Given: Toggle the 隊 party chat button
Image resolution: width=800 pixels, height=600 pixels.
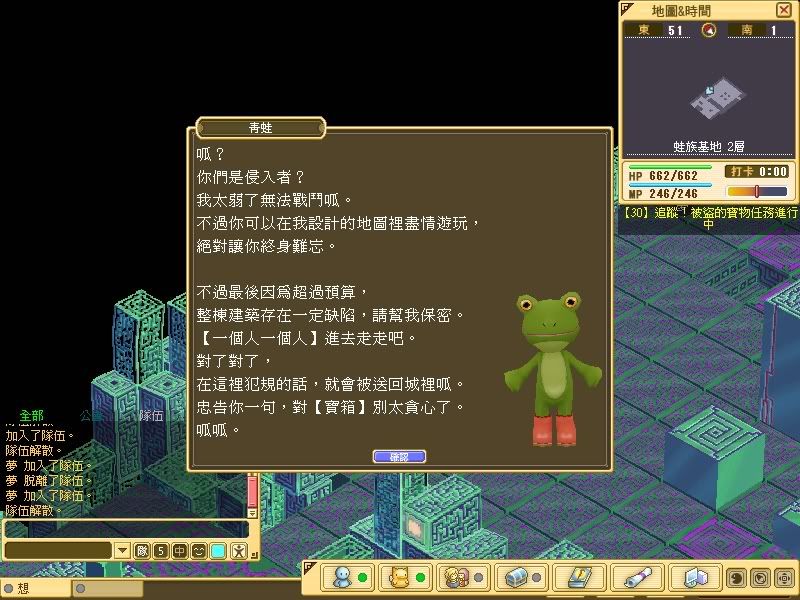Looking at the screenshot, I should 142,551.
